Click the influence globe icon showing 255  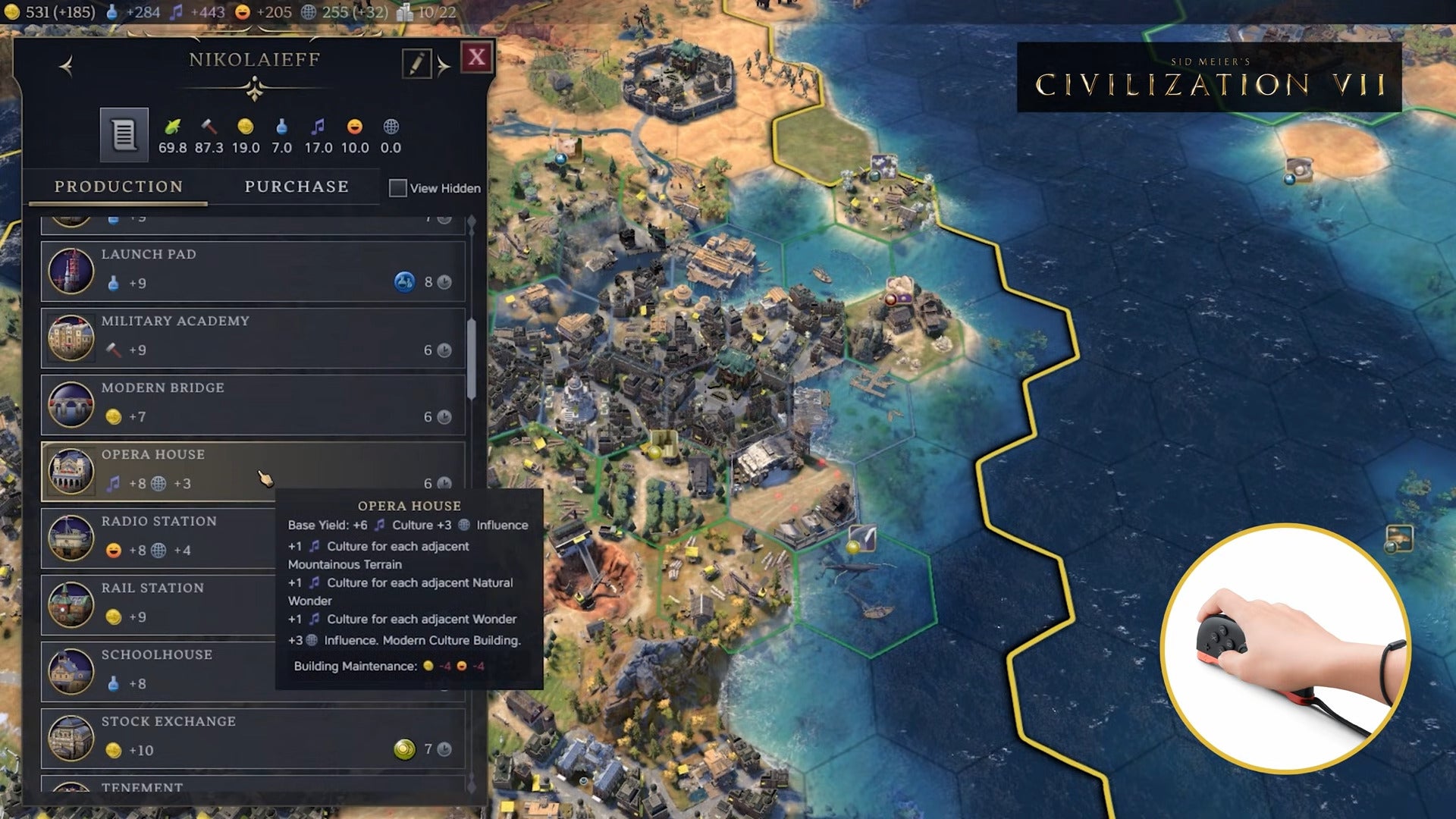(309, 12)
